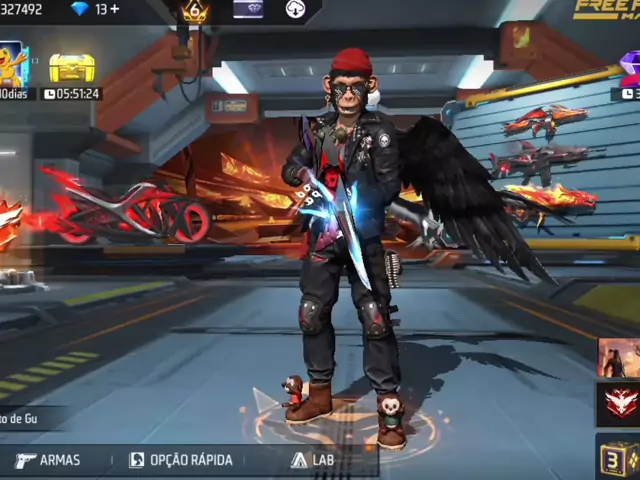Open the gold treasure chest with timer
The image size is (640, 480).
72,70
